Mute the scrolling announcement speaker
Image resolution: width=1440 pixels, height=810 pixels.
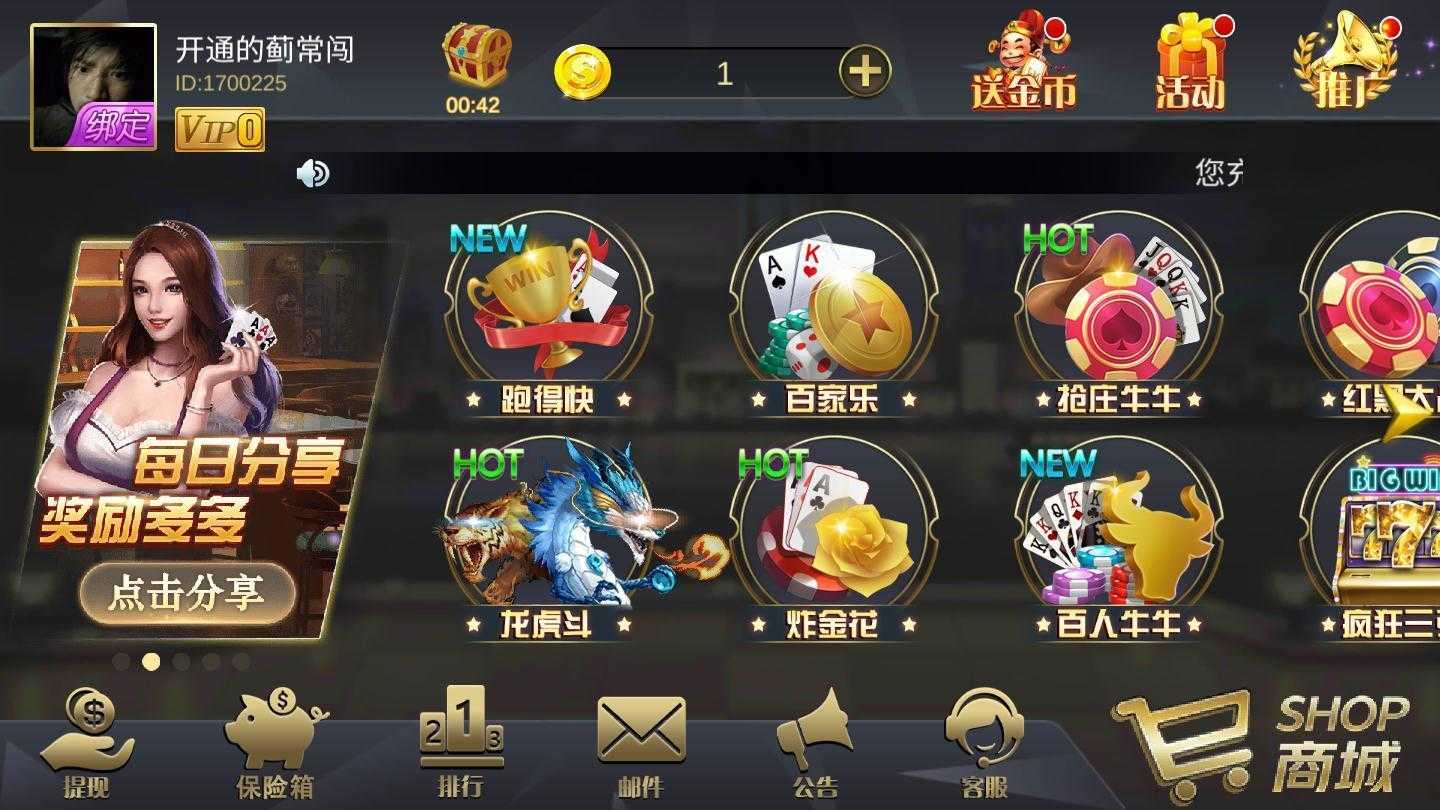pyautogui.click(x=311, y=172)
